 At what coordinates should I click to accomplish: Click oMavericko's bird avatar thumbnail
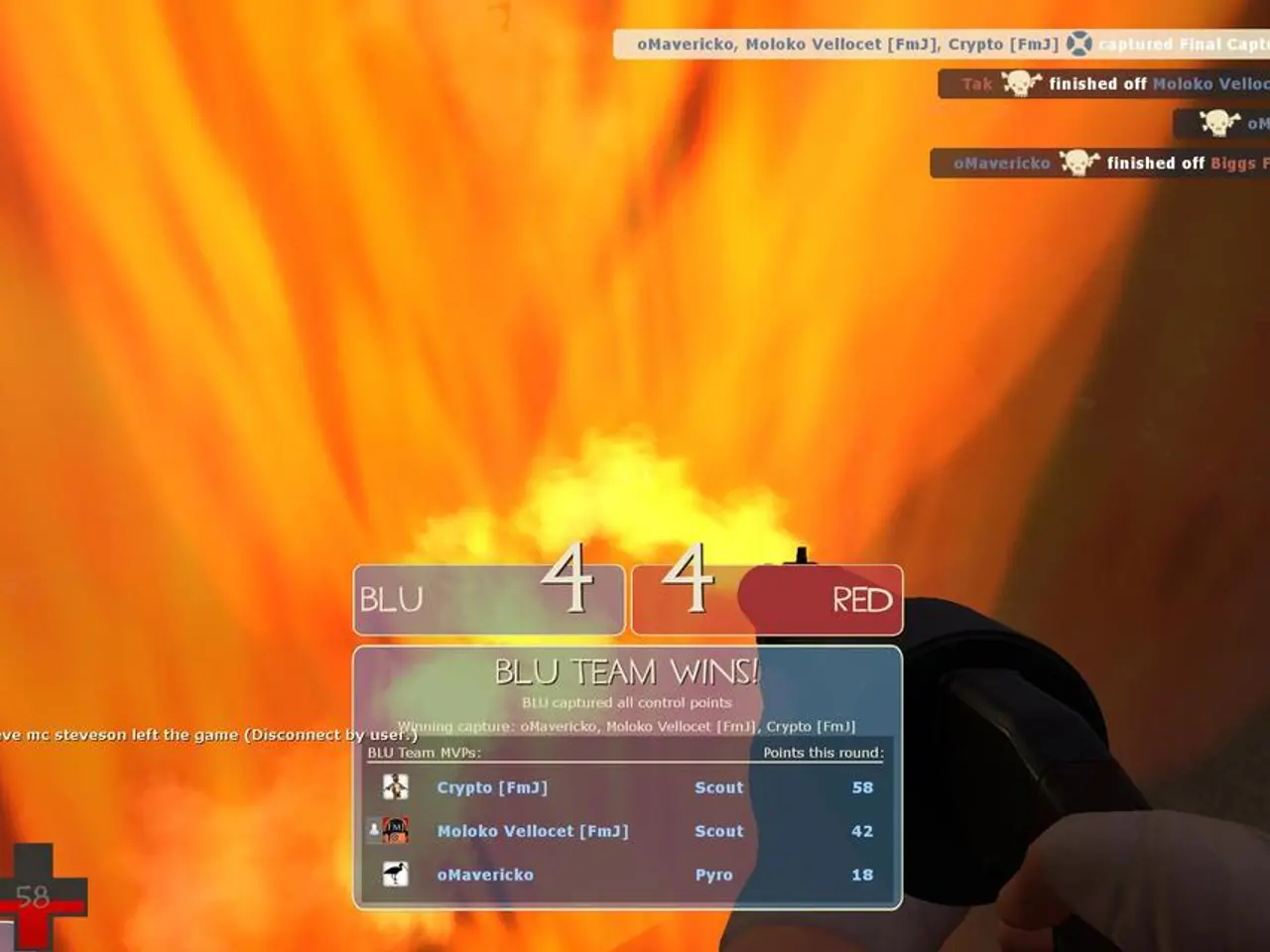396,875
